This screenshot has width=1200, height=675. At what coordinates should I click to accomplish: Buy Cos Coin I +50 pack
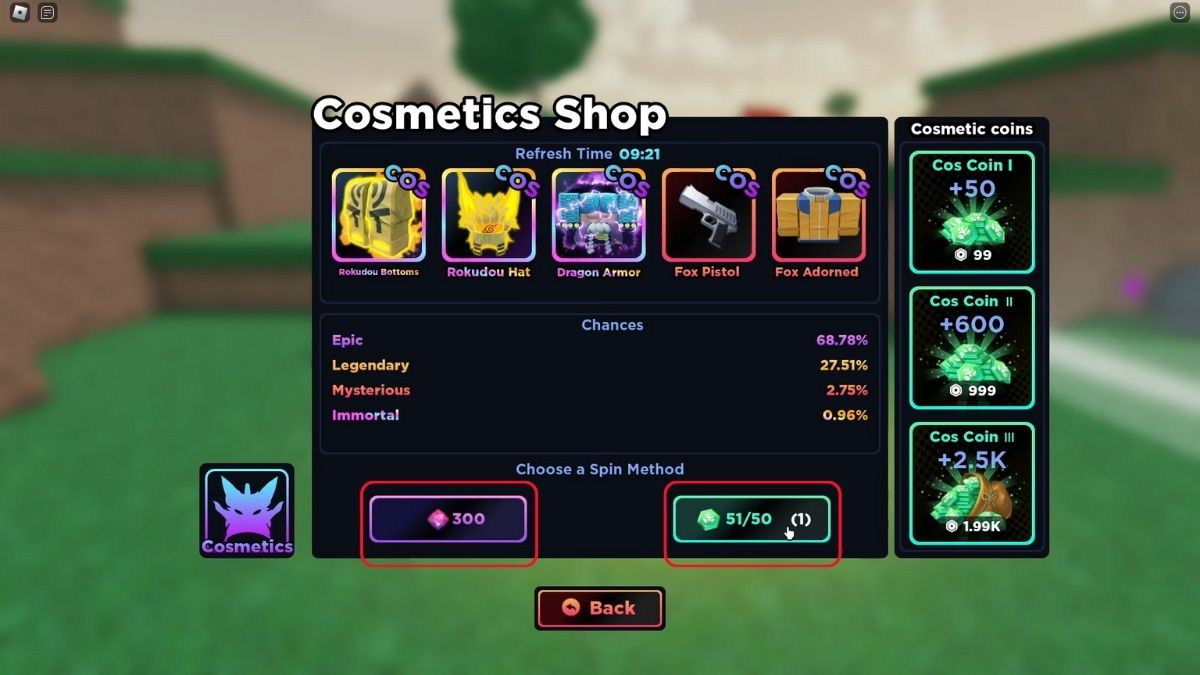(x=971, y=212)
